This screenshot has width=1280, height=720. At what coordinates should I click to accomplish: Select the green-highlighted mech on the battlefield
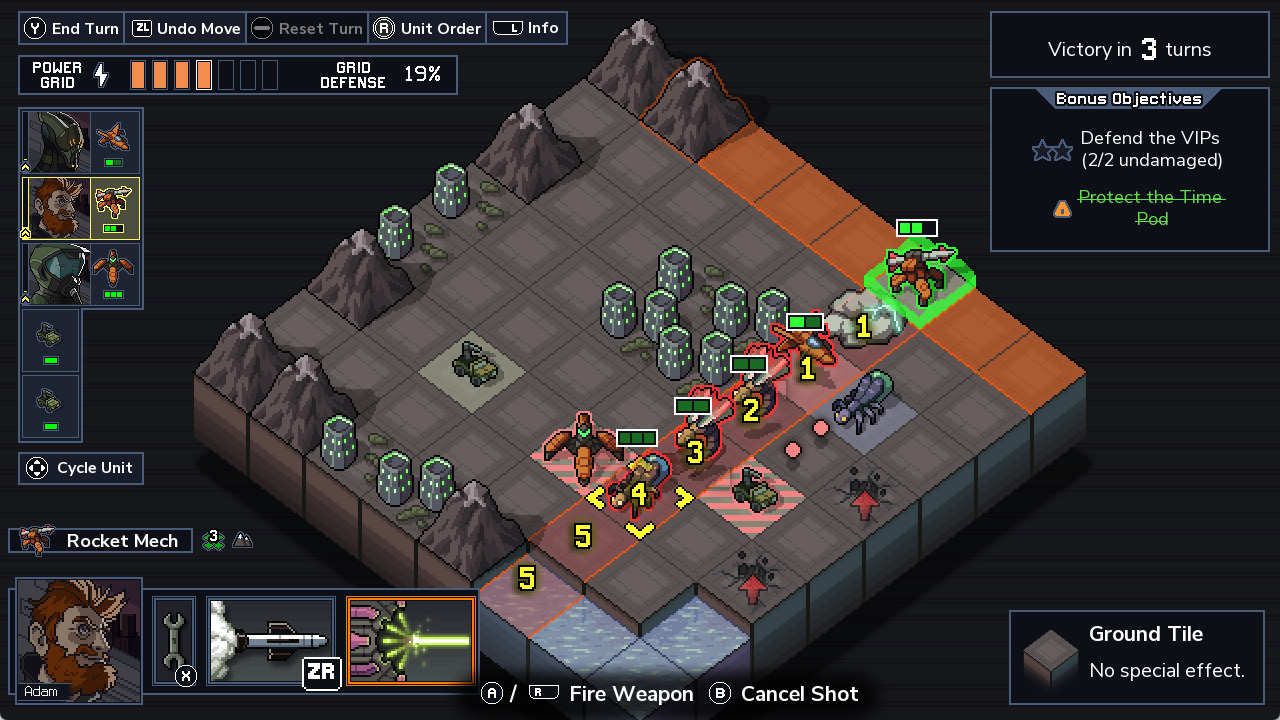[x=918, y=275]
